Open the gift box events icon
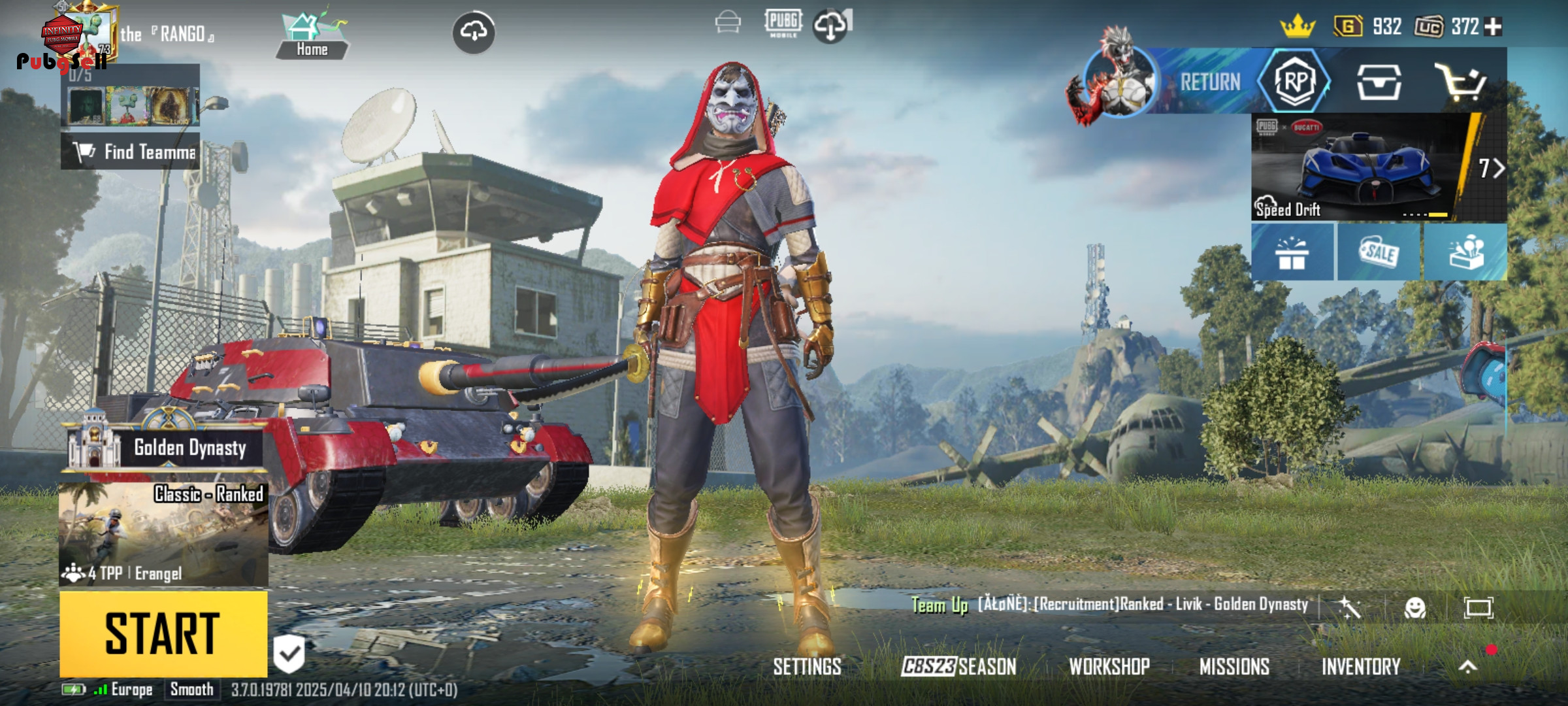1568x706 pixels. tap(1292, 253)
